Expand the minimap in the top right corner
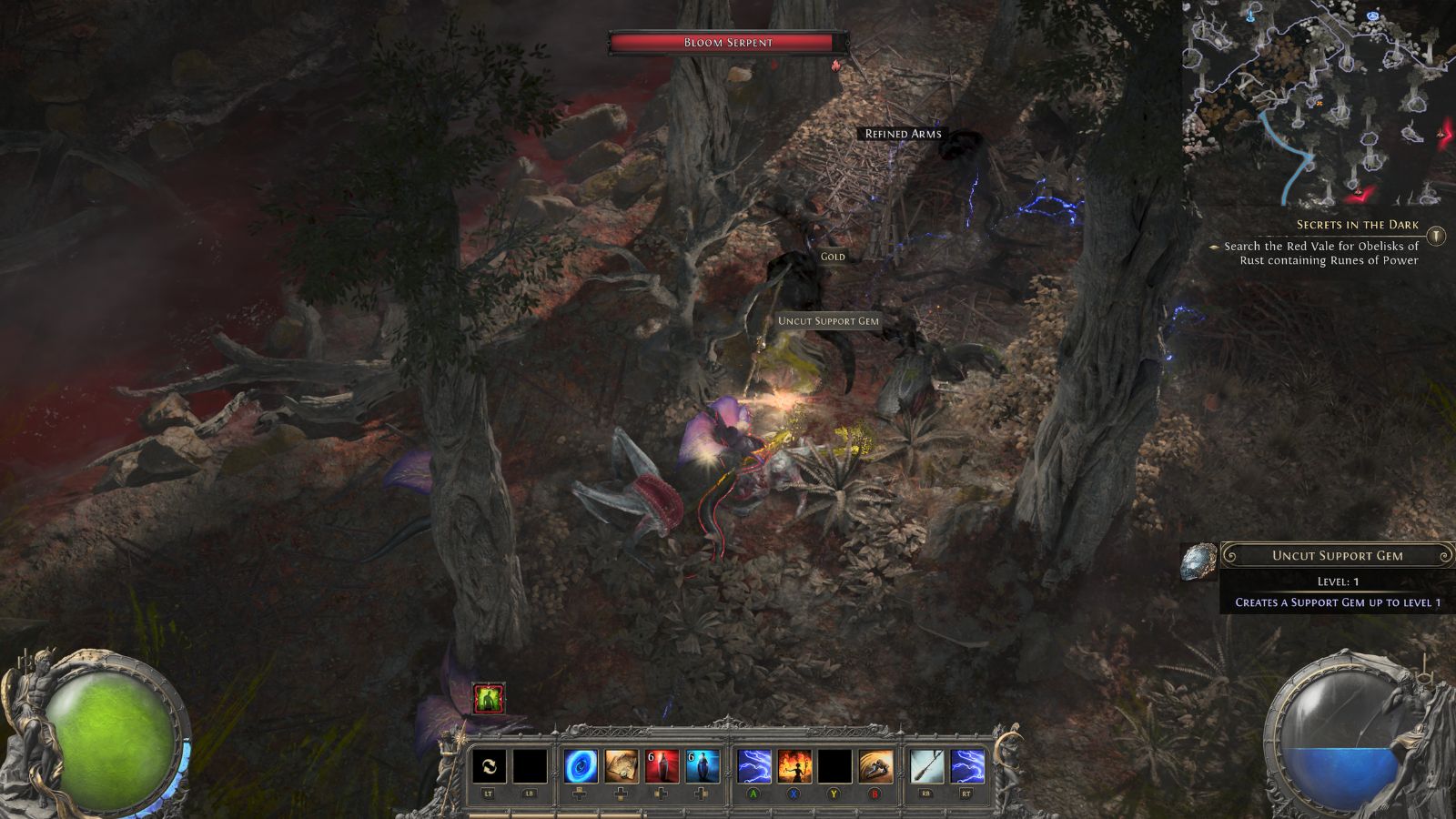The height and width of the screenshot is (819, 1456). pos(1319,100)
